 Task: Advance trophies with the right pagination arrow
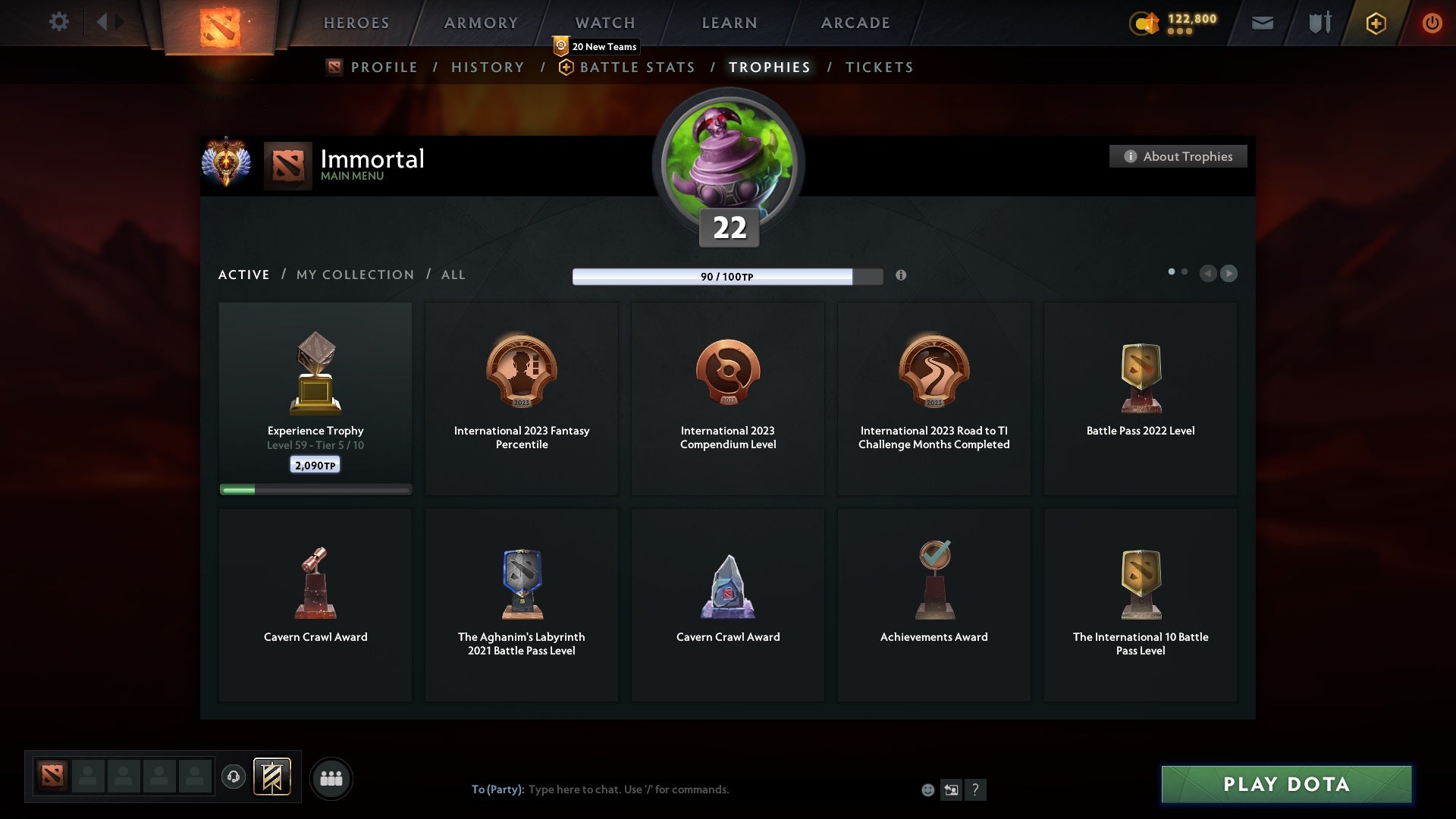click(1228, 274)
